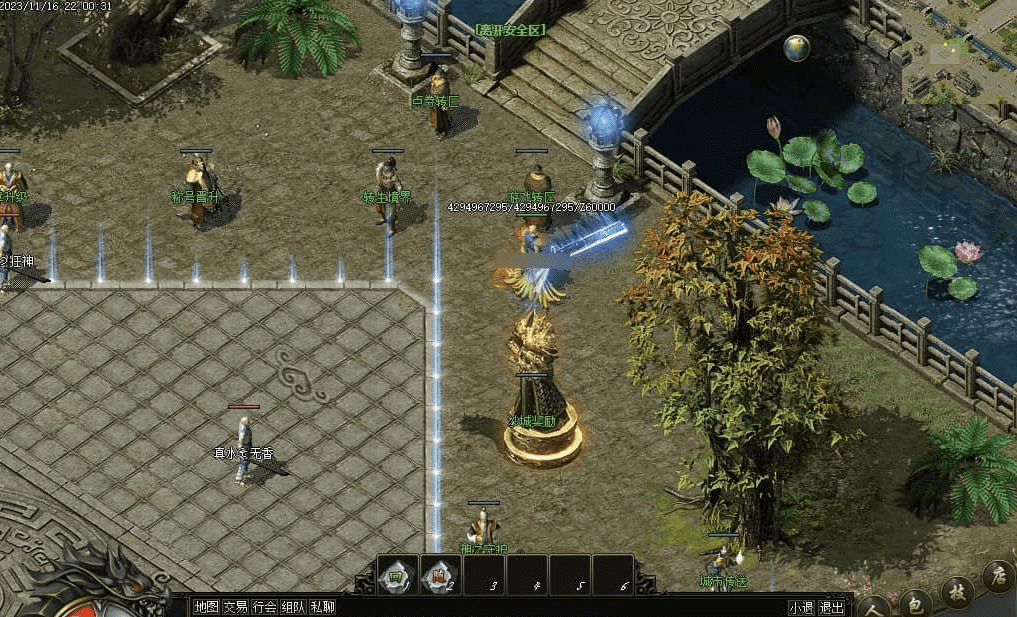The image size is (1017, 617).
Task: Open the 地图 map button
Action: pyautogui.click(x=207, y=606)
